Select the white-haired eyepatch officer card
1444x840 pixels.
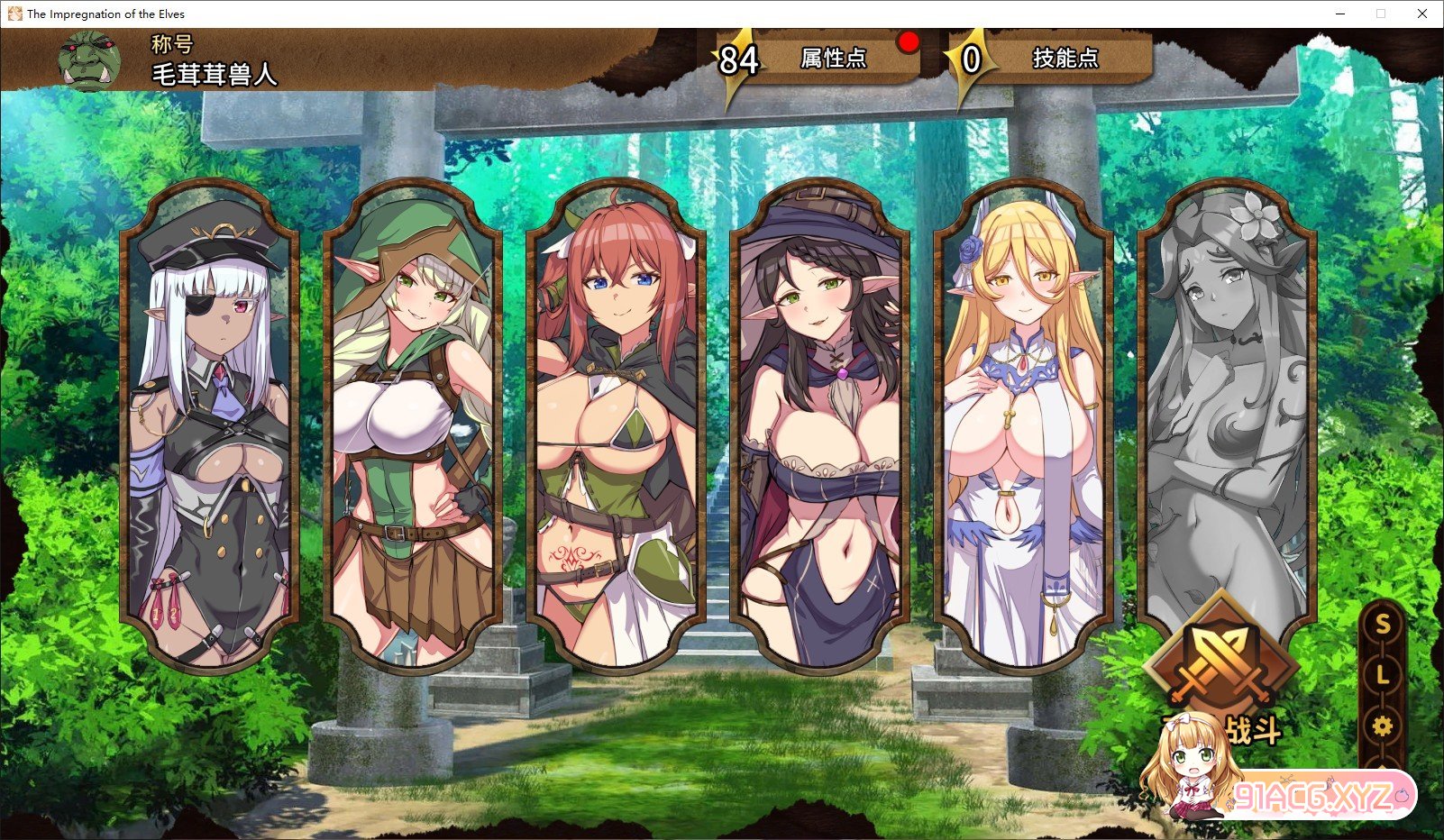209,424
